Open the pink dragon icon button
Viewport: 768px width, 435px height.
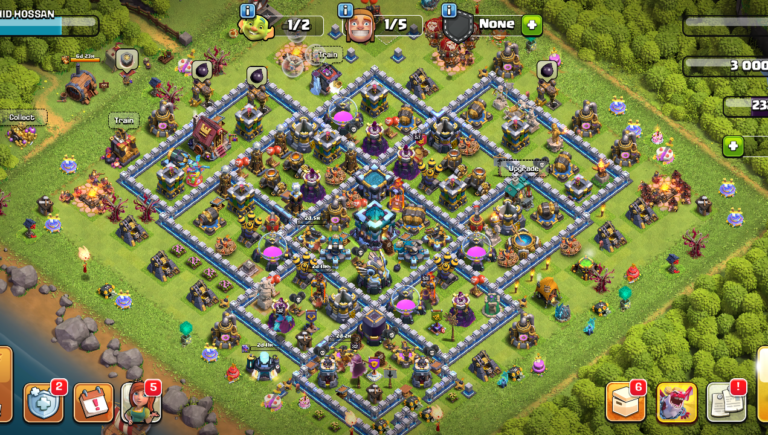676,403
